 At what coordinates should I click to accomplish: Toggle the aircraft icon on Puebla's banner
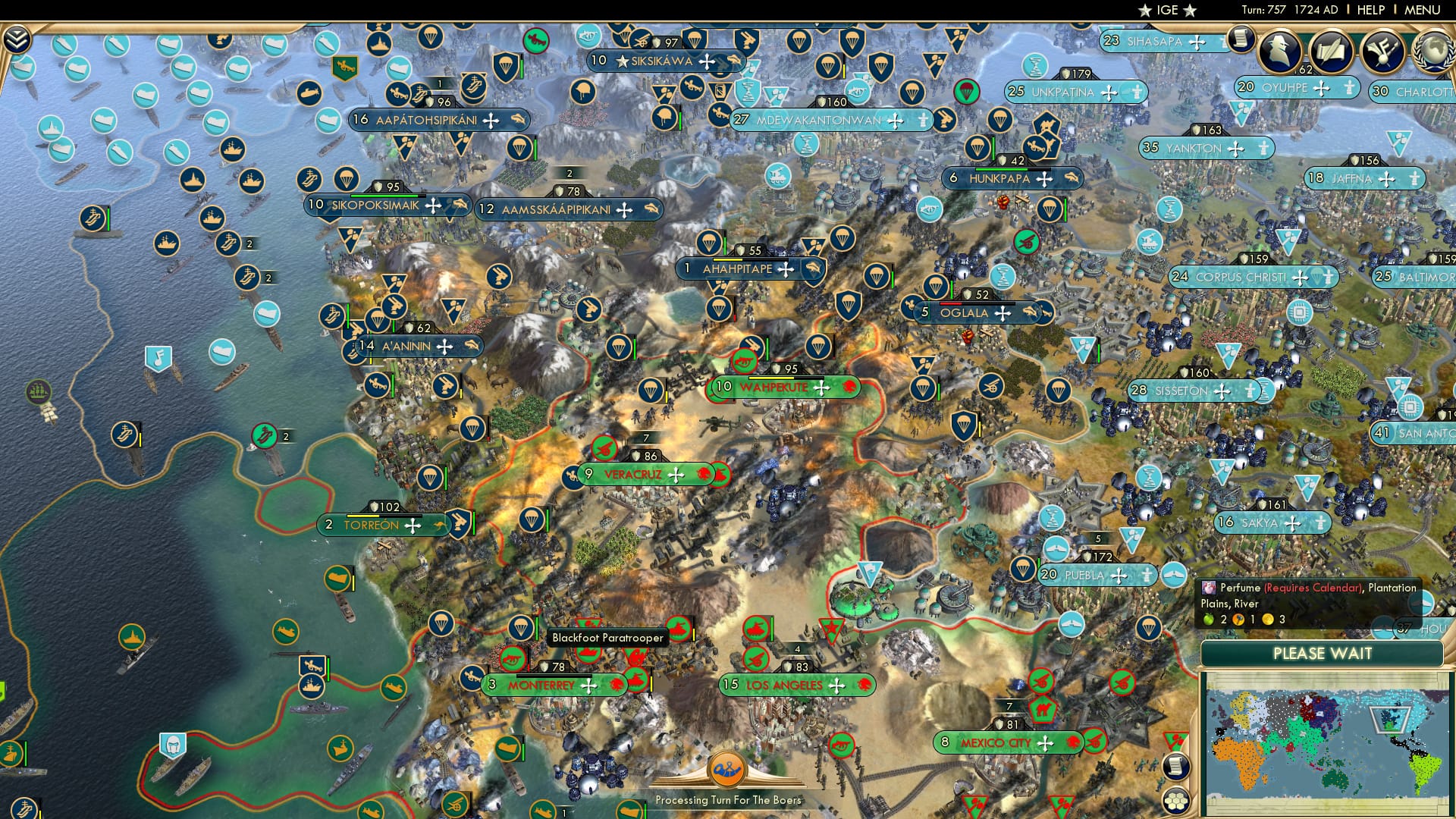coord(1175,576)
